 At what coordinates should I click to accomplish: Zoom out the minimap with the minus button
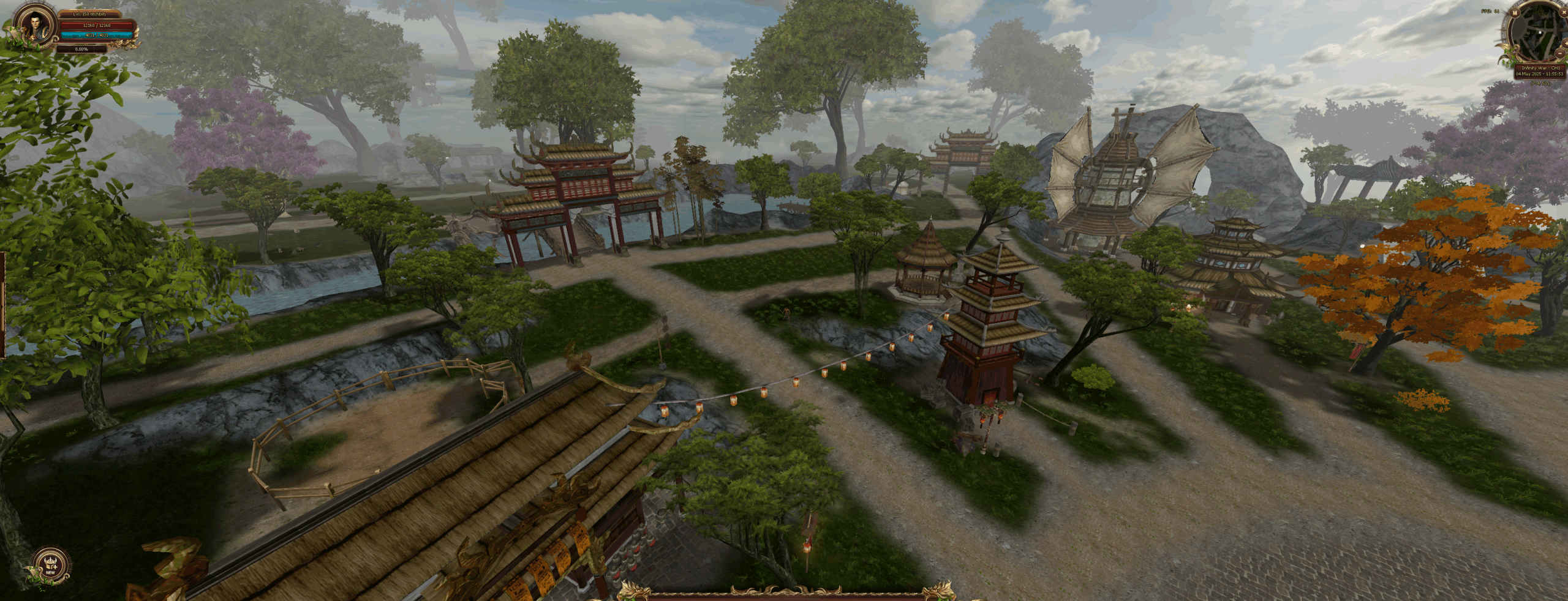coord(1560,53)
